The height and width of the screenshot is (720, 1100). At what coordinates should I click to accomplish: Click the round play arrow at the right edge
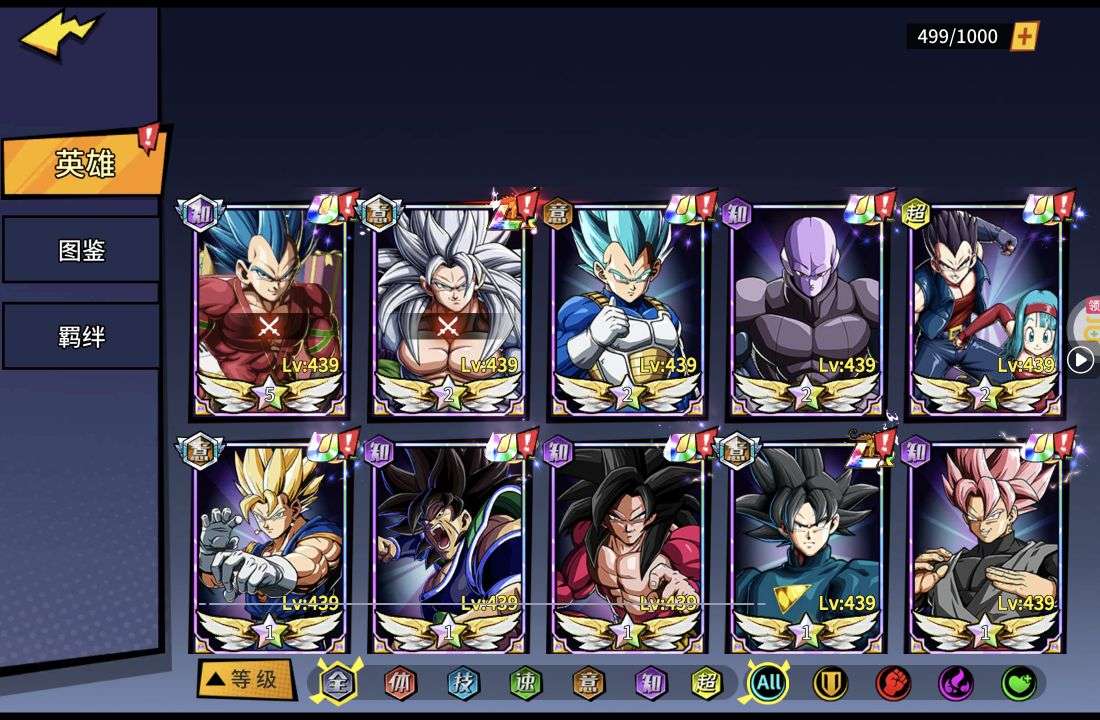(x=1080, y=360)
